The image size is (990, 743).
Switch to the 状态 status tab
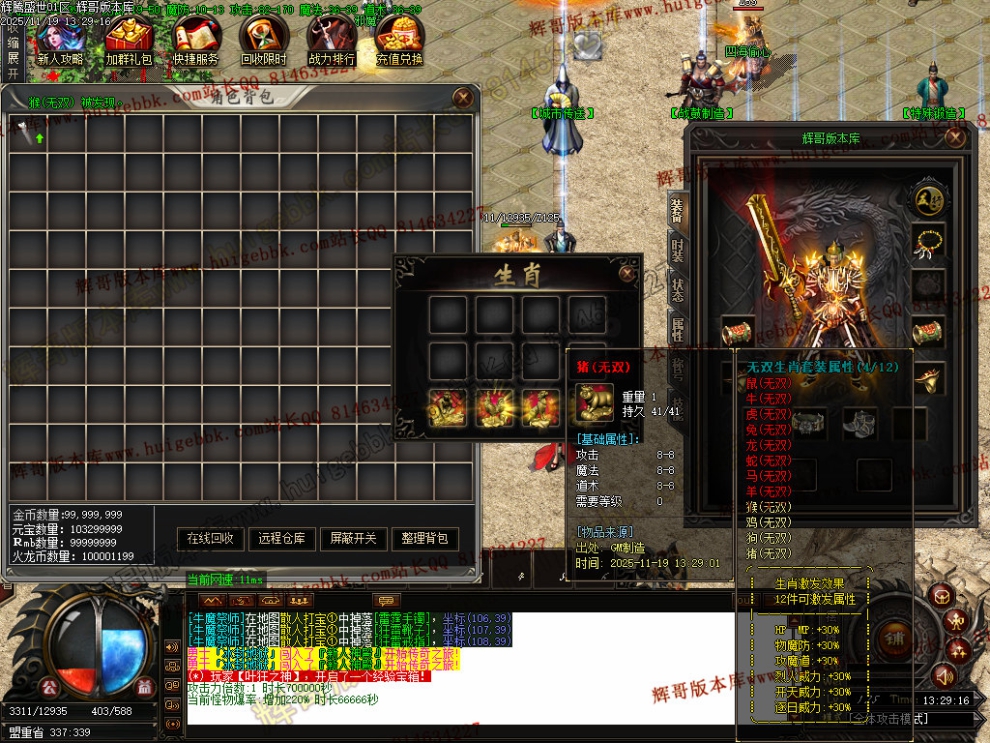(677, 291)
